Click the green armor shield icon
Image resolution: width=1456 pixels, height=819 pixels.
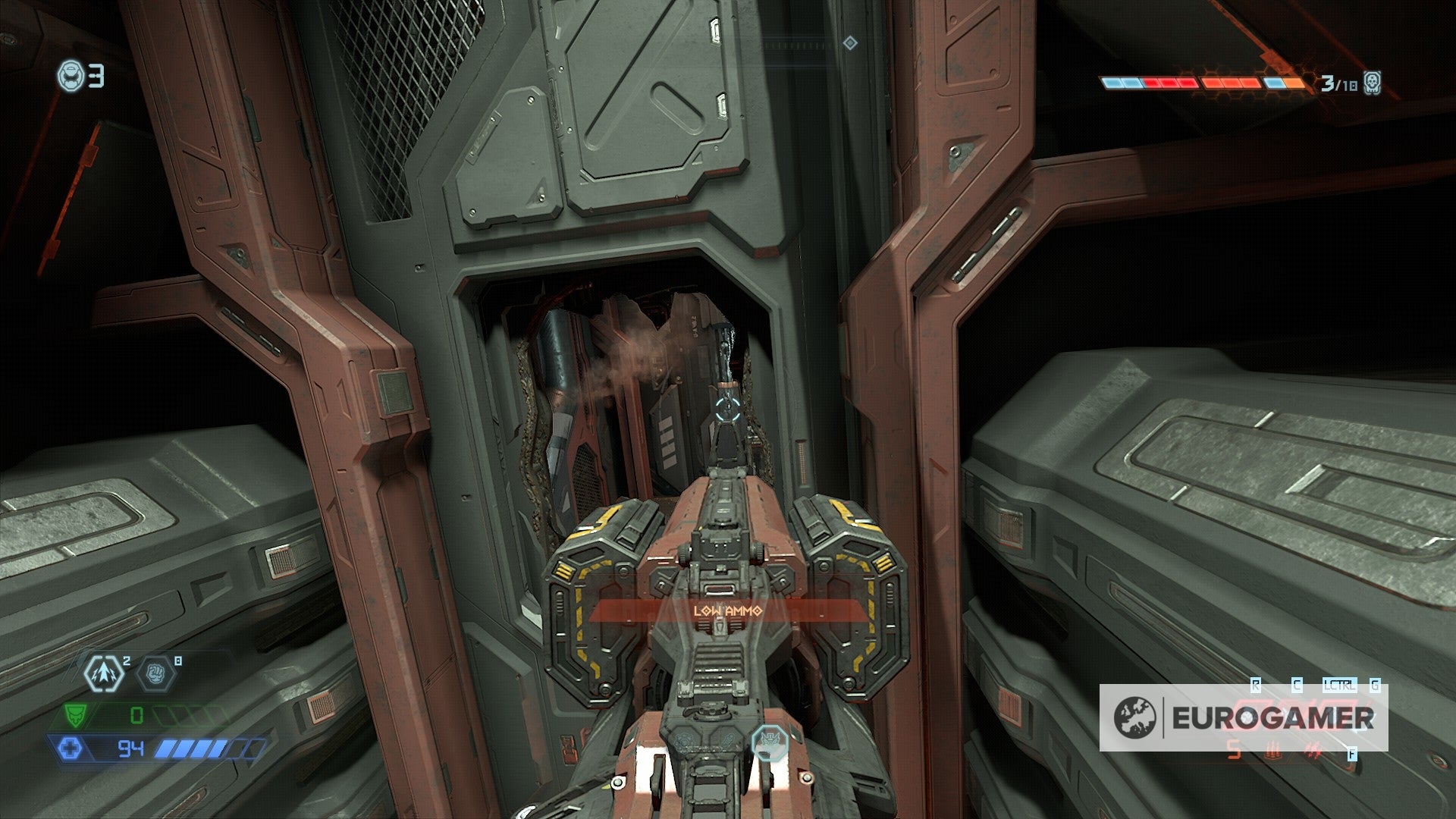[74, 715]
